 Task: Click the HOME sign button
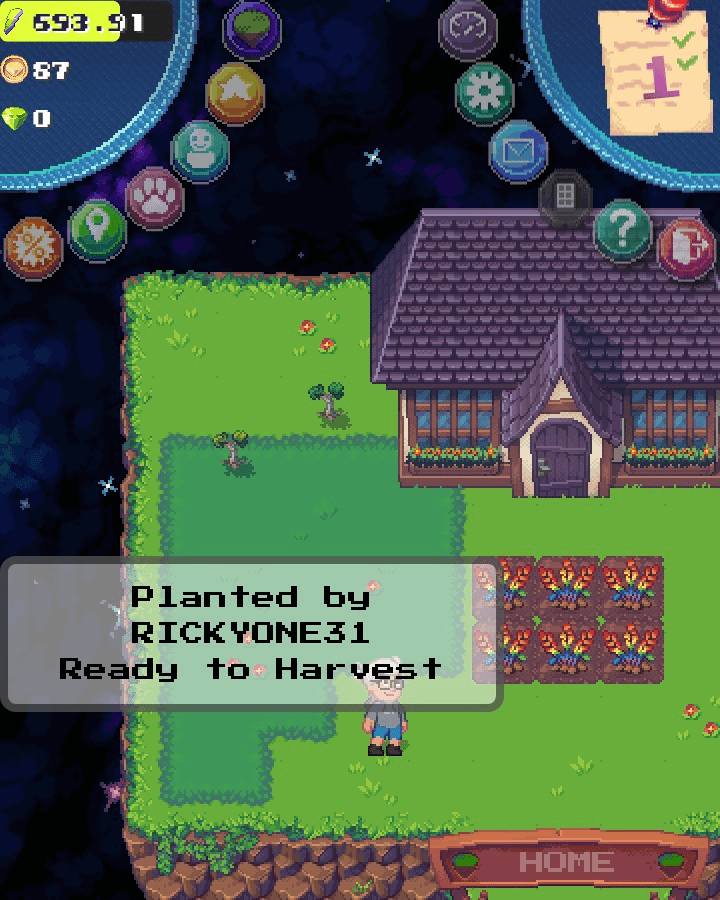[567, 862]
